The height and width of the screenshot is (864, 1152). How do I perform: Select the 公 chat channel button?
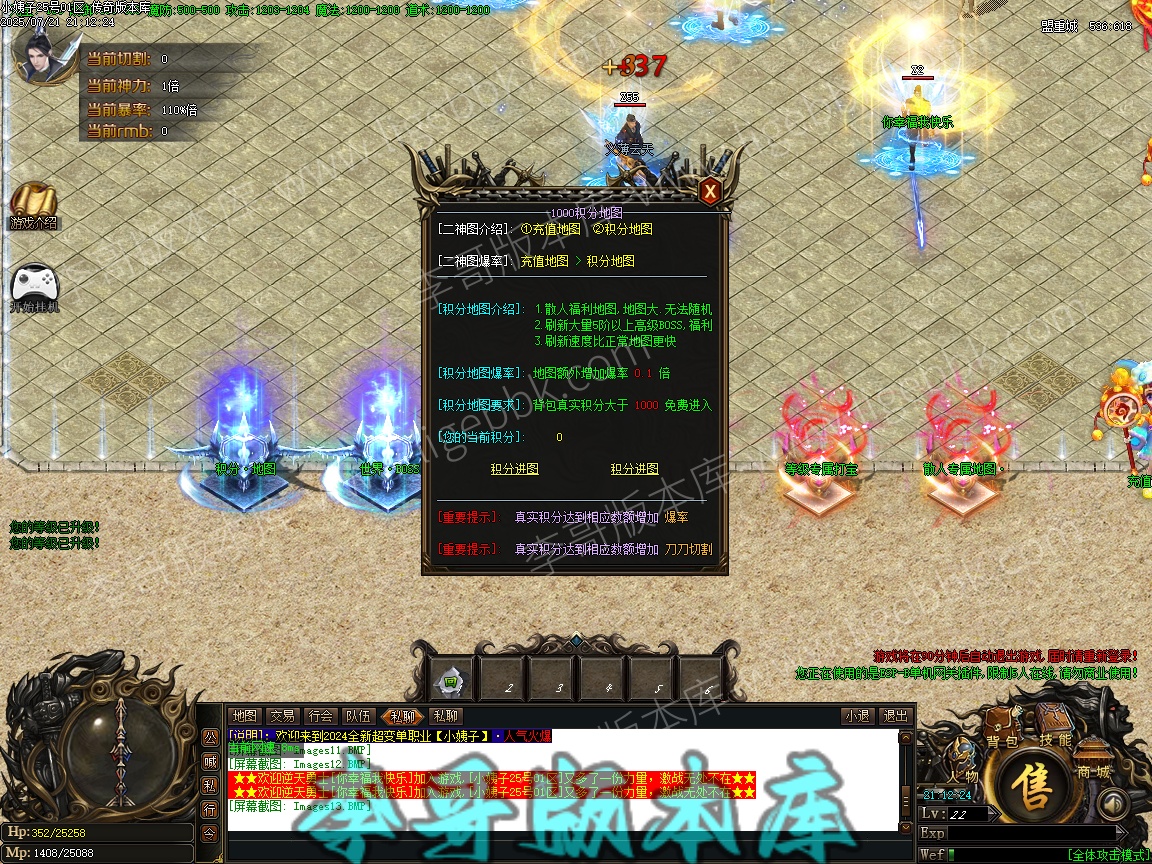pyautogui.click(x=210, y=737)
